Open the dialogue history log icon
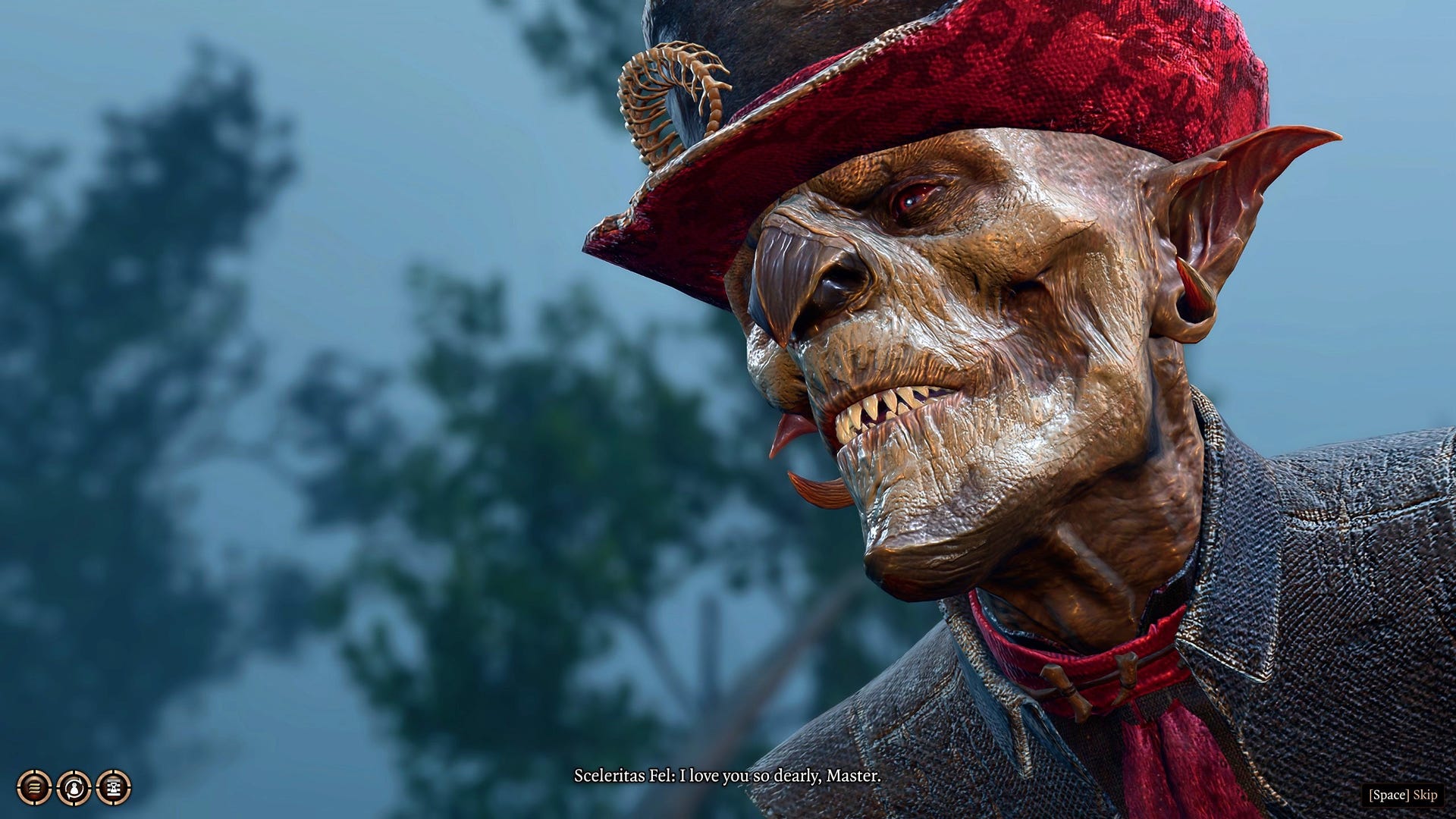Viewport: 1456px width, 819px height. tap(34, 787)
